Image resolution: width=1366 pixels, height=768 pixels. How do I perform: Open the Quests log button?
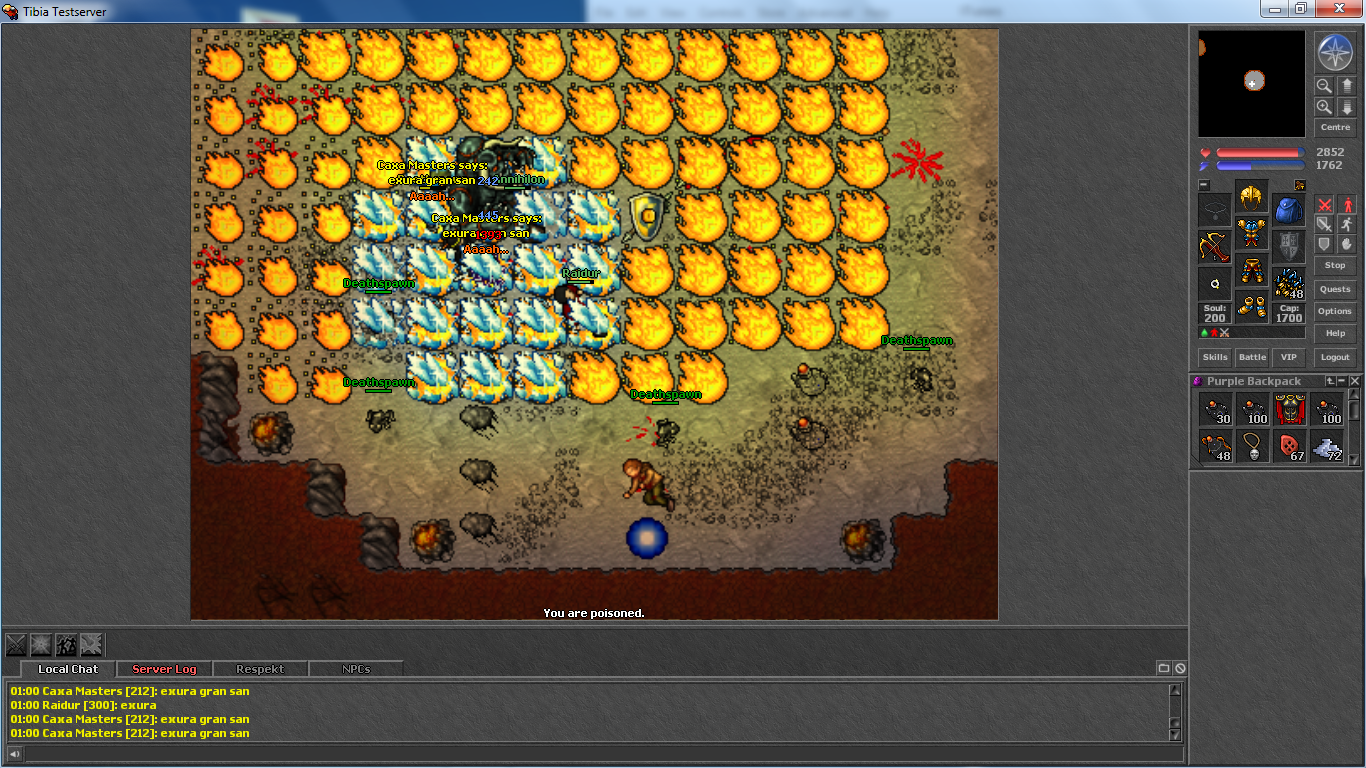tap(1335, 289)
